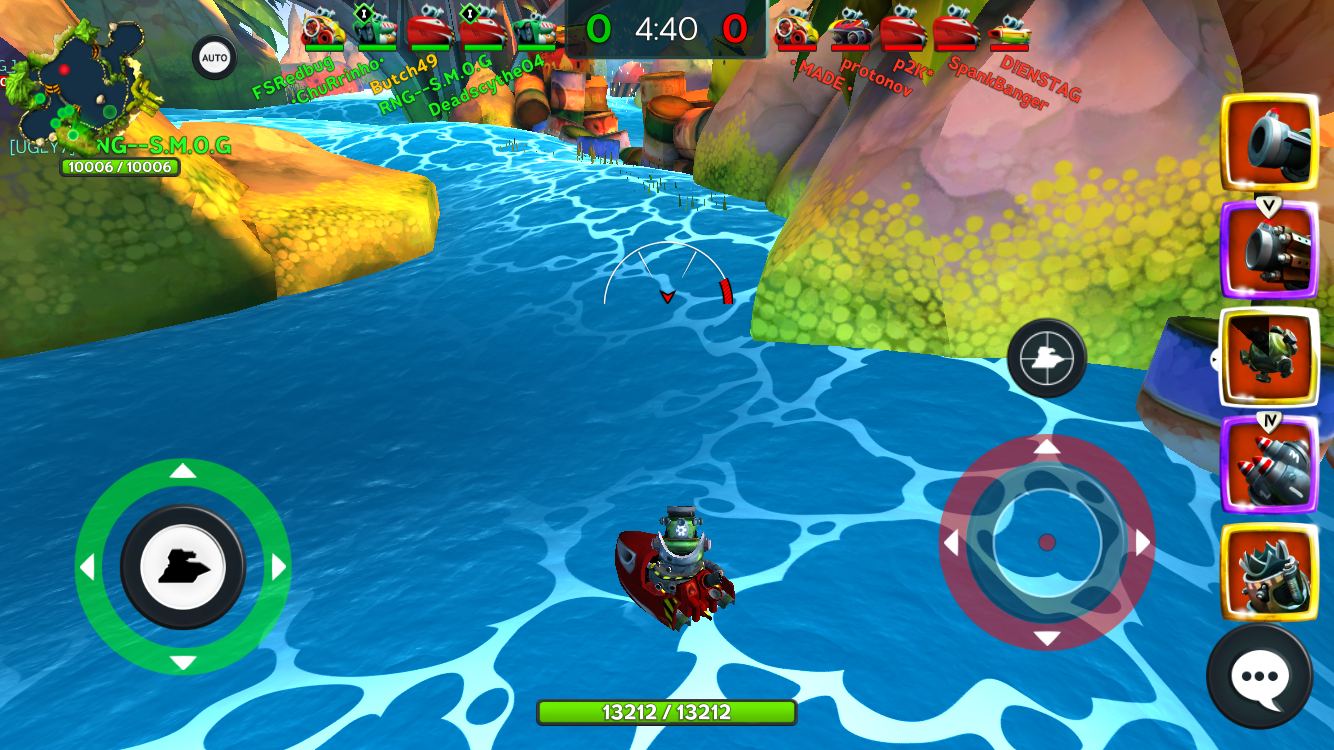Tap the boat steering joystick knob
This screenshot has height=750, width=1334.
click(x=183, y=567)
